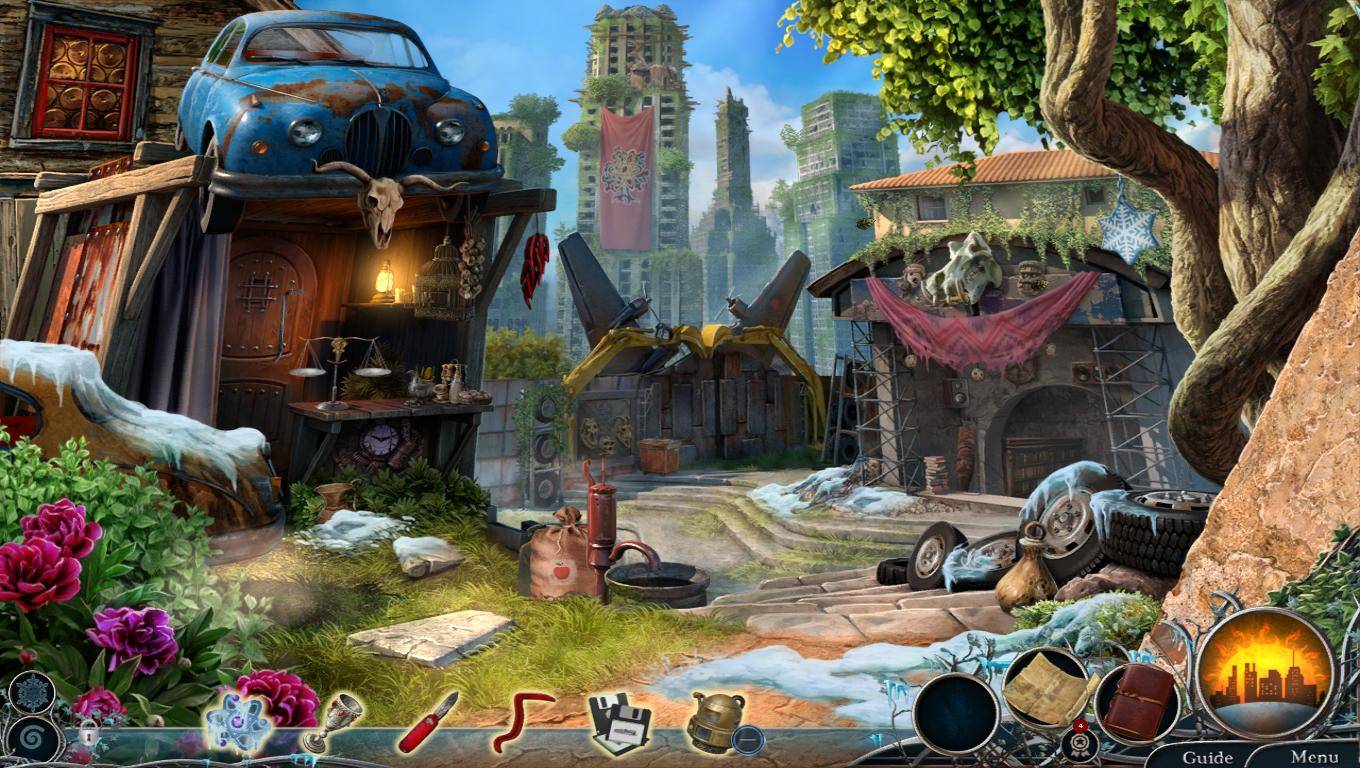Click the empty dark round slot
Image resolution: width=1360 pixels, height=768 pixels.
point(955,713)
